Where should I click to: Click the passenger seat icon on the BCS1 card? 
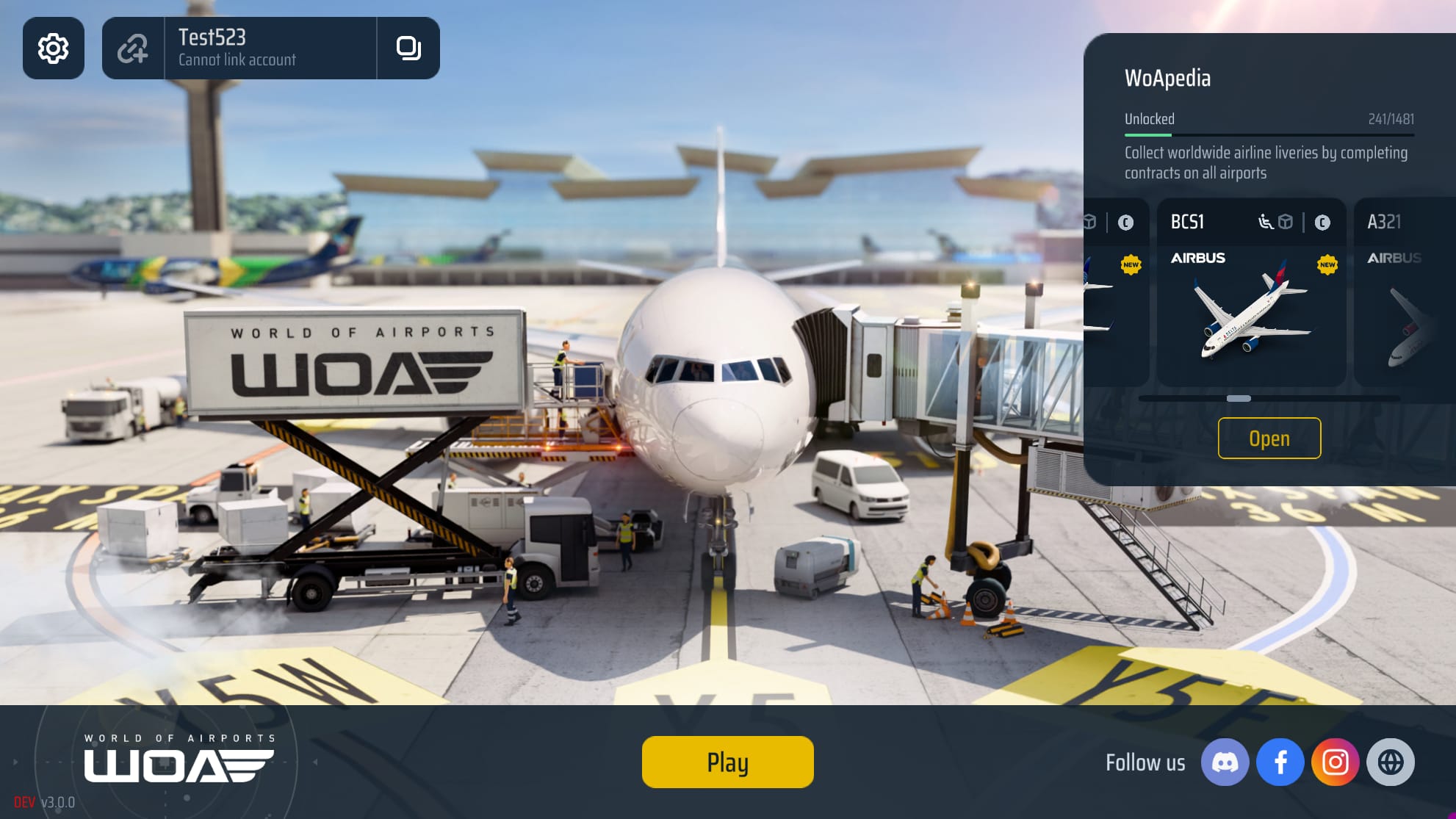pos(1265,223)
